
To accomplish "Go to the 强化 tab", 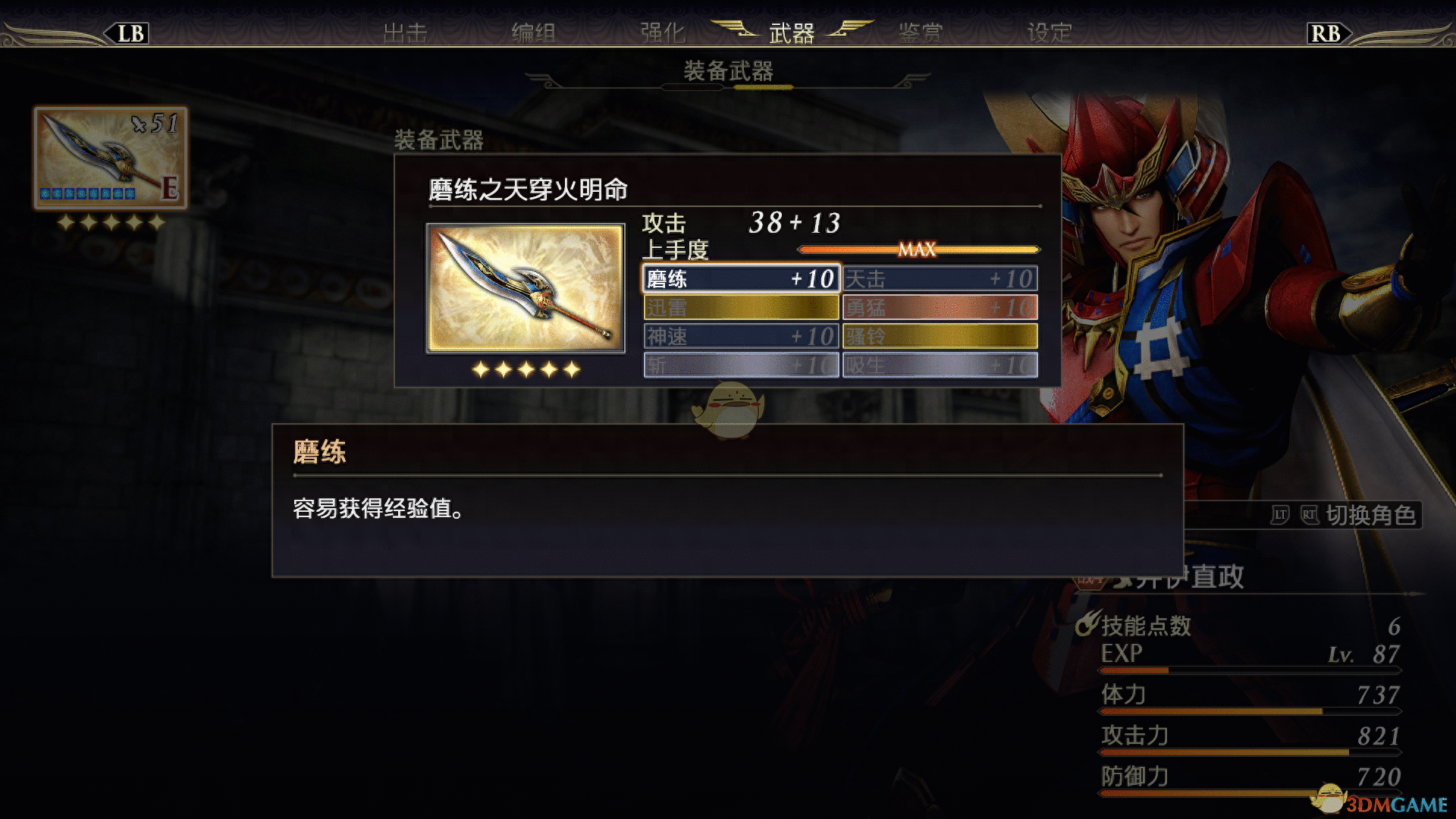I will pyautogui.click(x=662, y=33).
